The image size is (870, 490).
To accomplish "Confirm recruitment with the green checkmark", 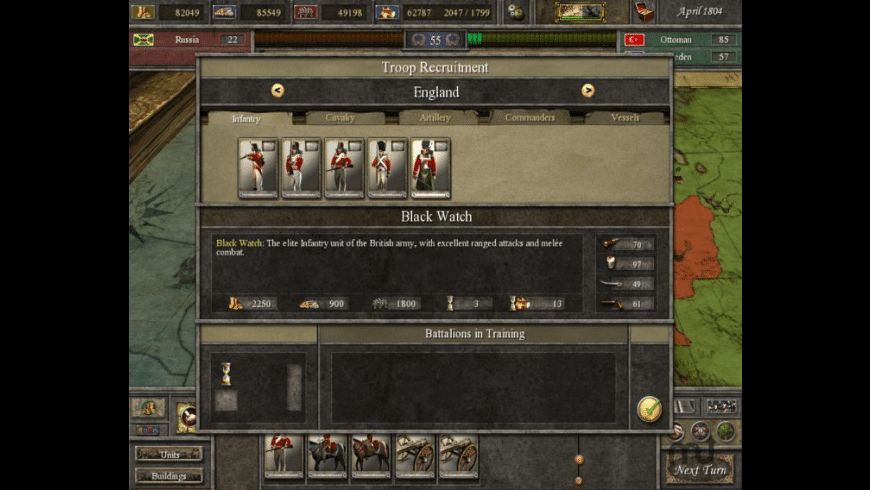I will click(650, 408).
